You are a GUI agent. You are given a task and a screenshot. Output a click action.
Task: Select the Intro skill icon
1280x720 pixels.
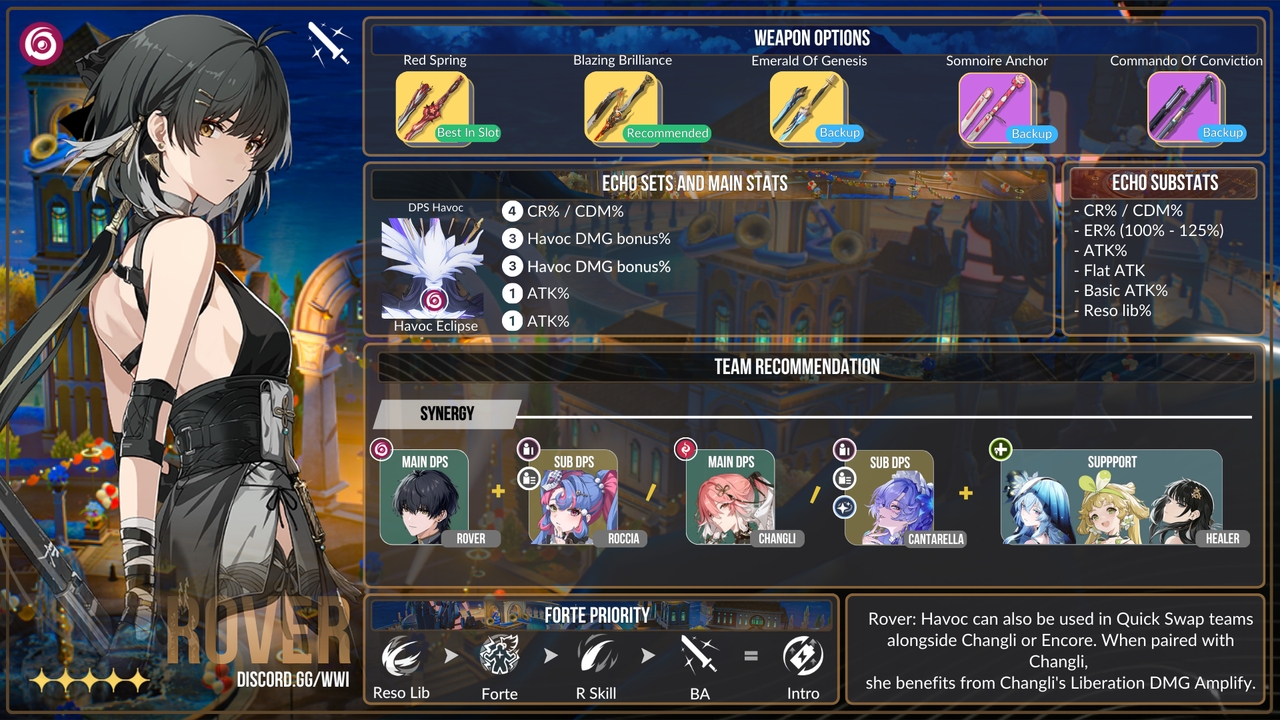point(803,657)
